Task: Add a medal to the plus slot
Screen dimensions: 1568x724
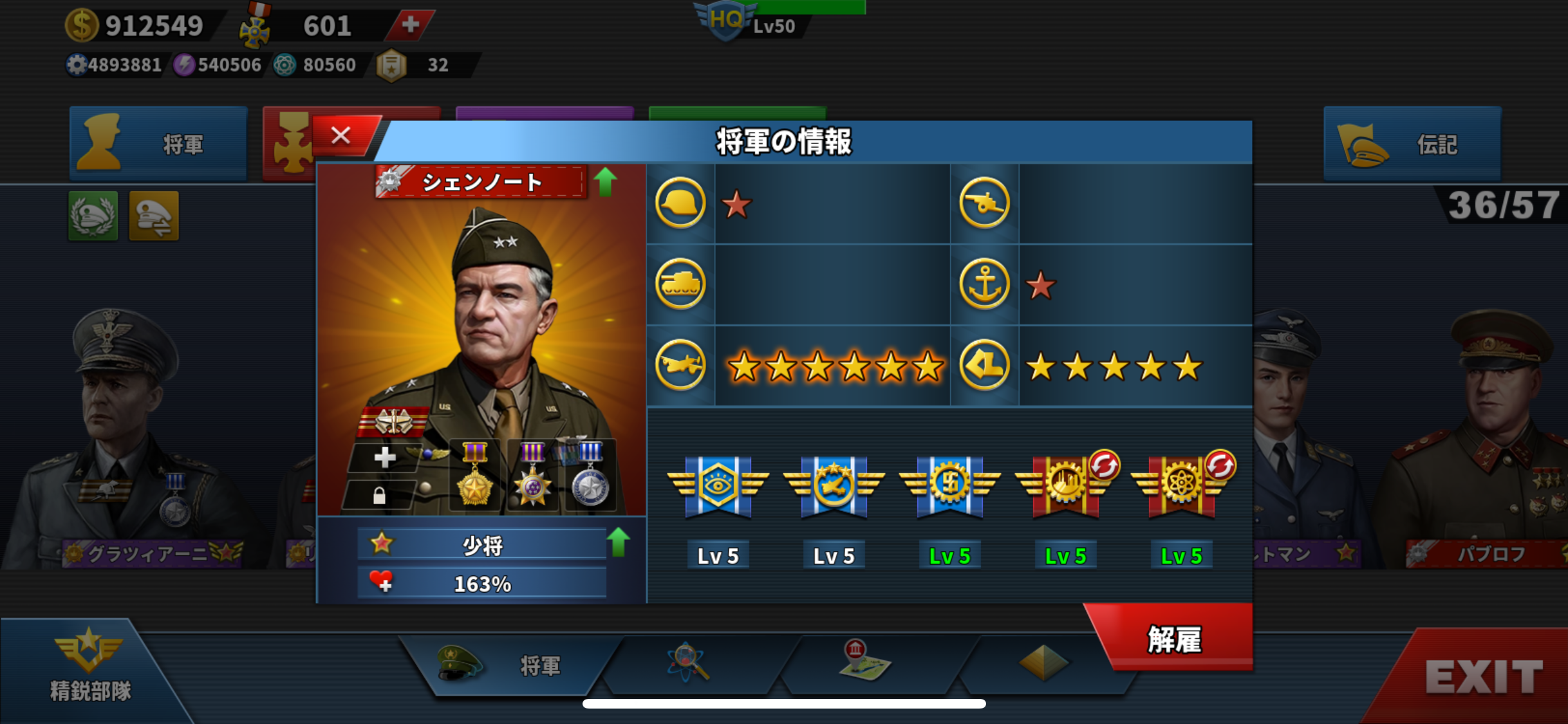Action: (384, 458)
